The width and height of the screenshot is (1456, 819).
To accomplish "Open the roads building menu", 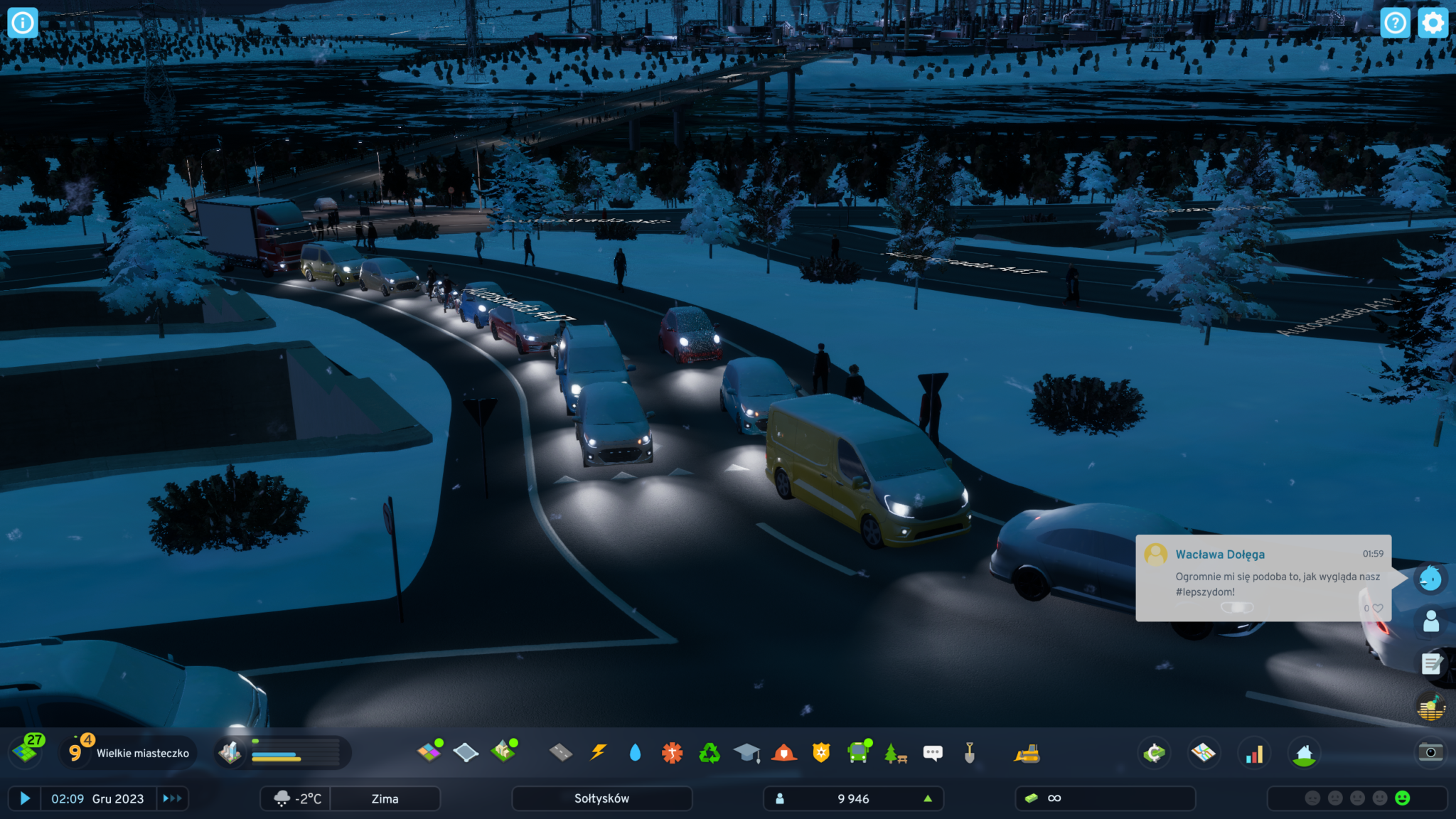I will [x=561, y=752].
